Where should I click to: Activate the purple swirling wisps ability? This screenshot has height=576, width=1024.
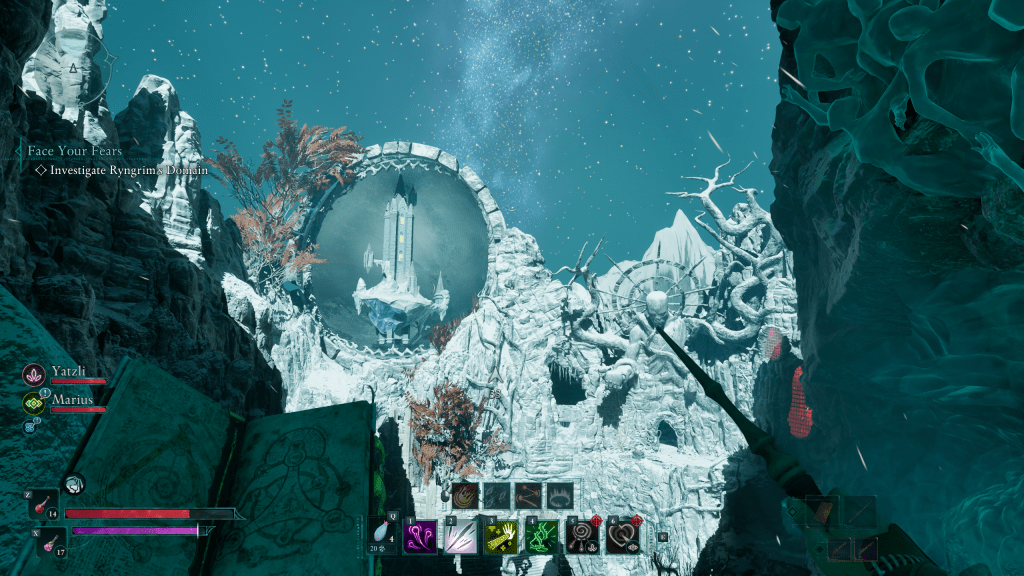(419, 537)
